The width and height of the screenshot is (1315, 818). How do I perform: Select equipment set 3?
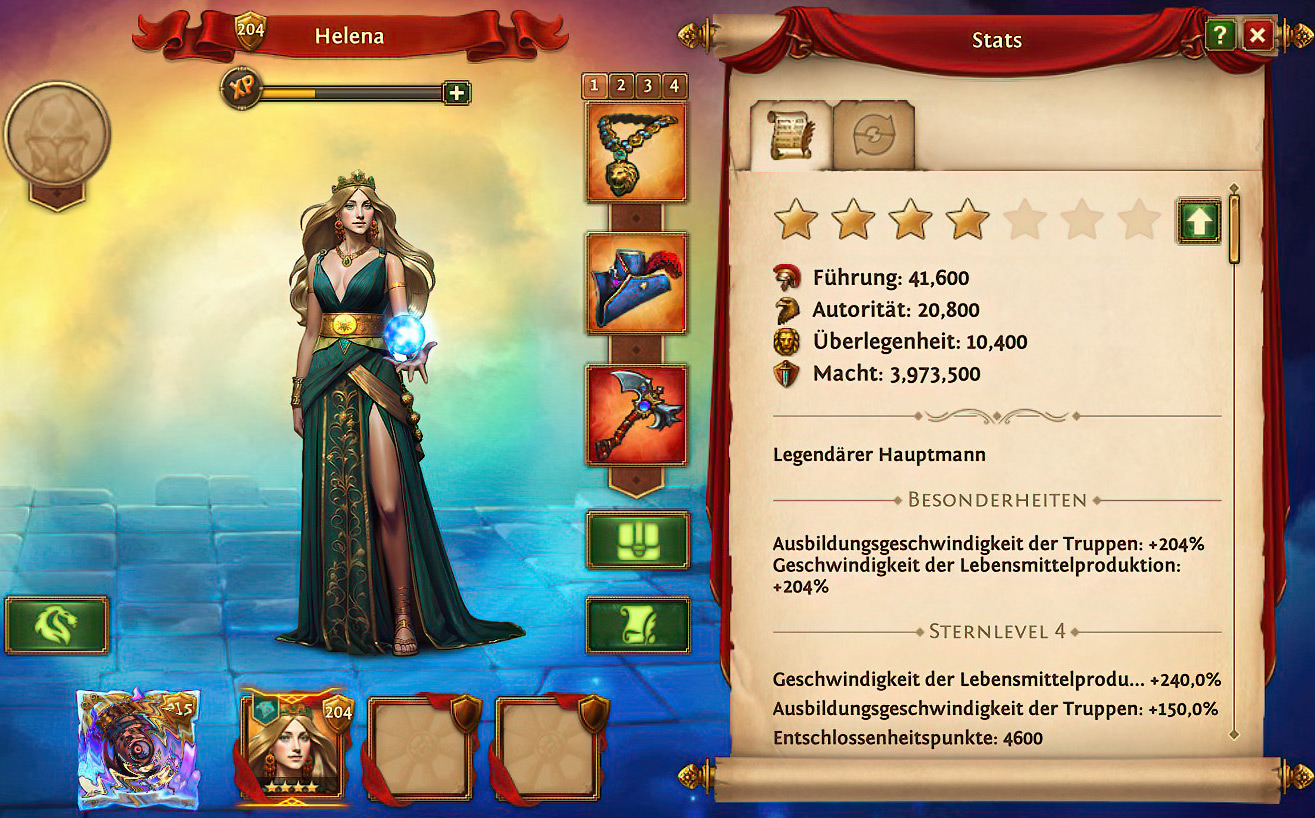pyautogui.click(x=648, y=86)
